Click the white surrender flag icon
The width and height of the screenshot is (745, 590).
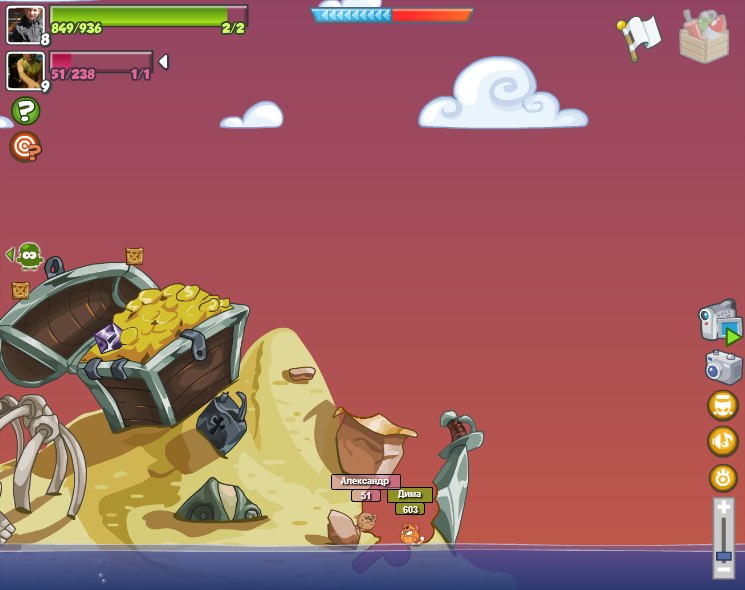pos(640,37)
